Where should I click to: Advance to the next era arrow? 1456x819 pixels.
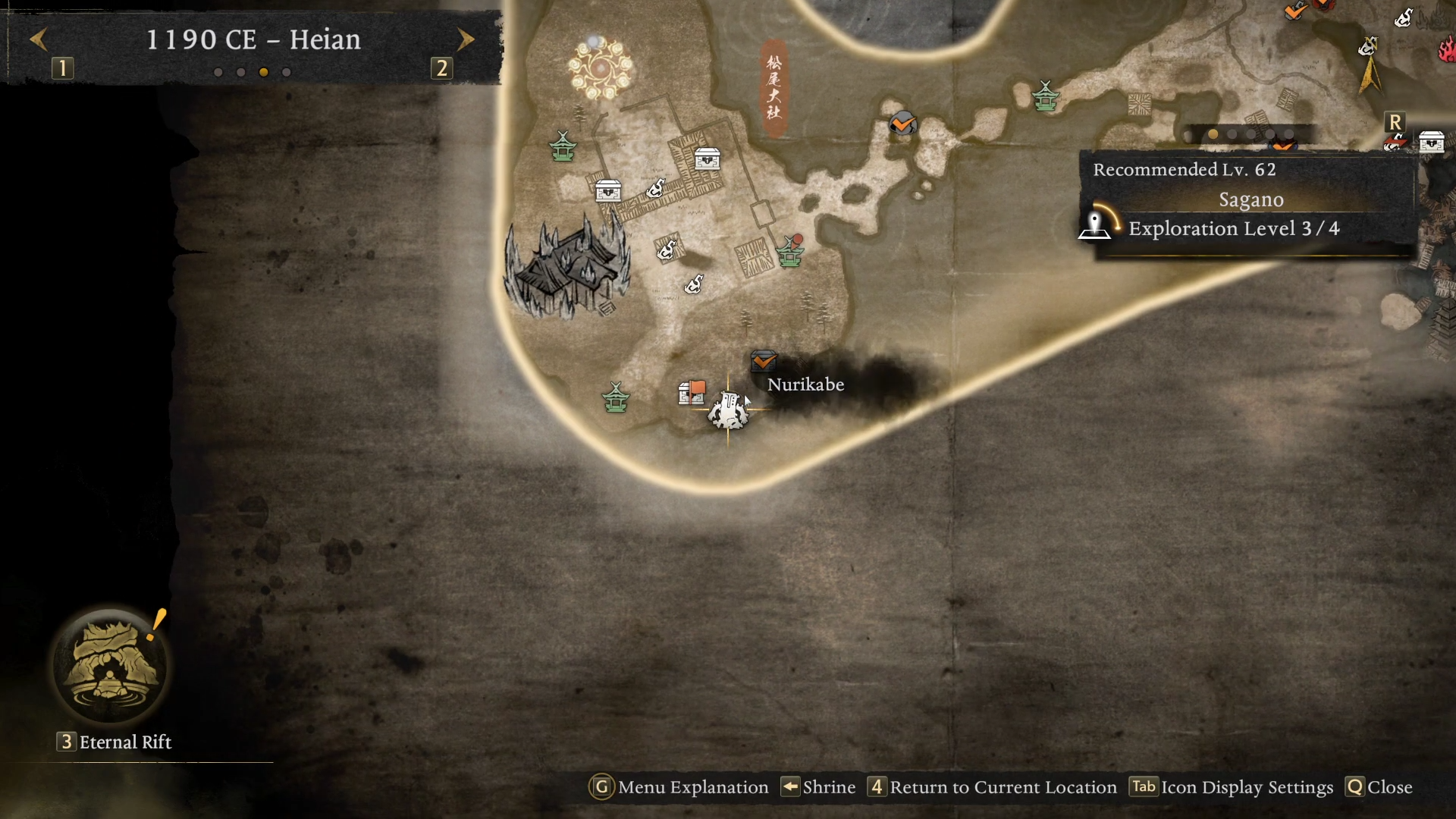466,39
